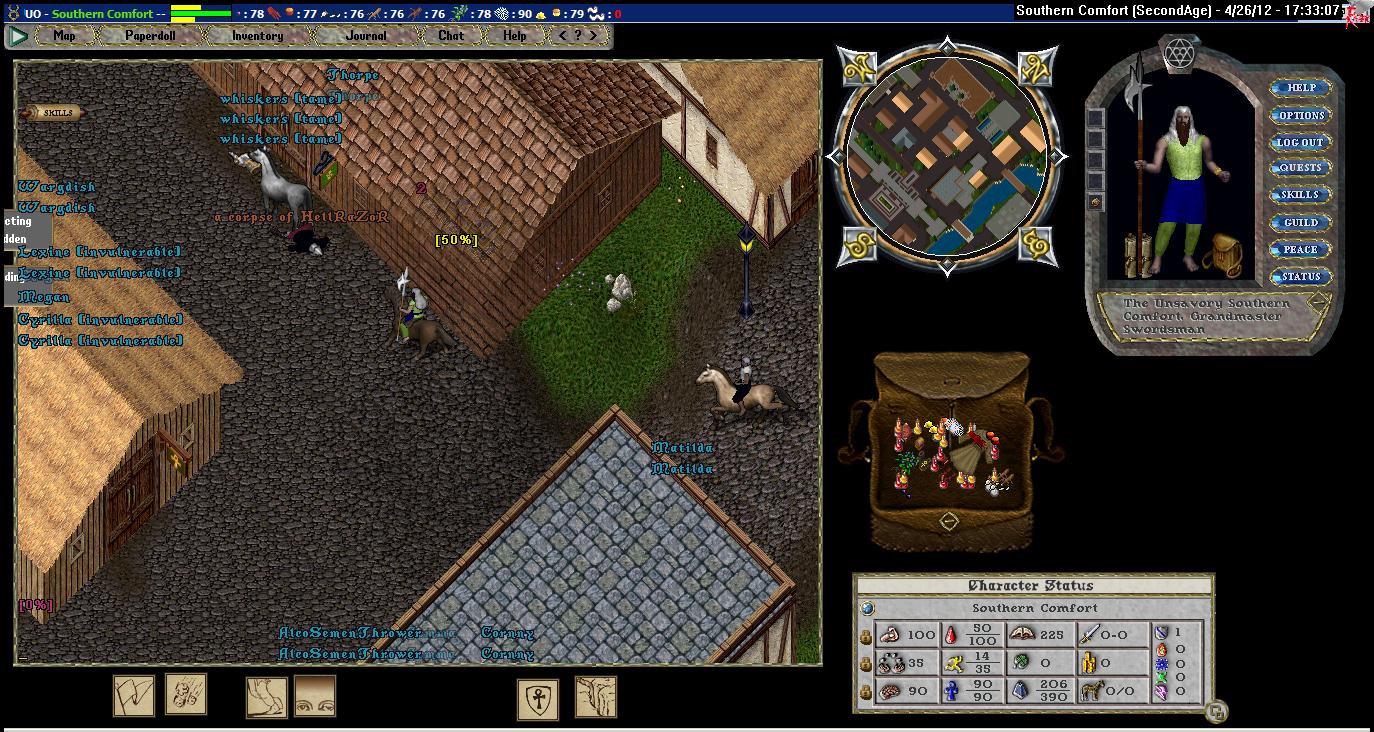Click the paperdoll HELP button
Image resolution: width=1374 pixels, height=732 pixels.
(x=1300, y=88)
